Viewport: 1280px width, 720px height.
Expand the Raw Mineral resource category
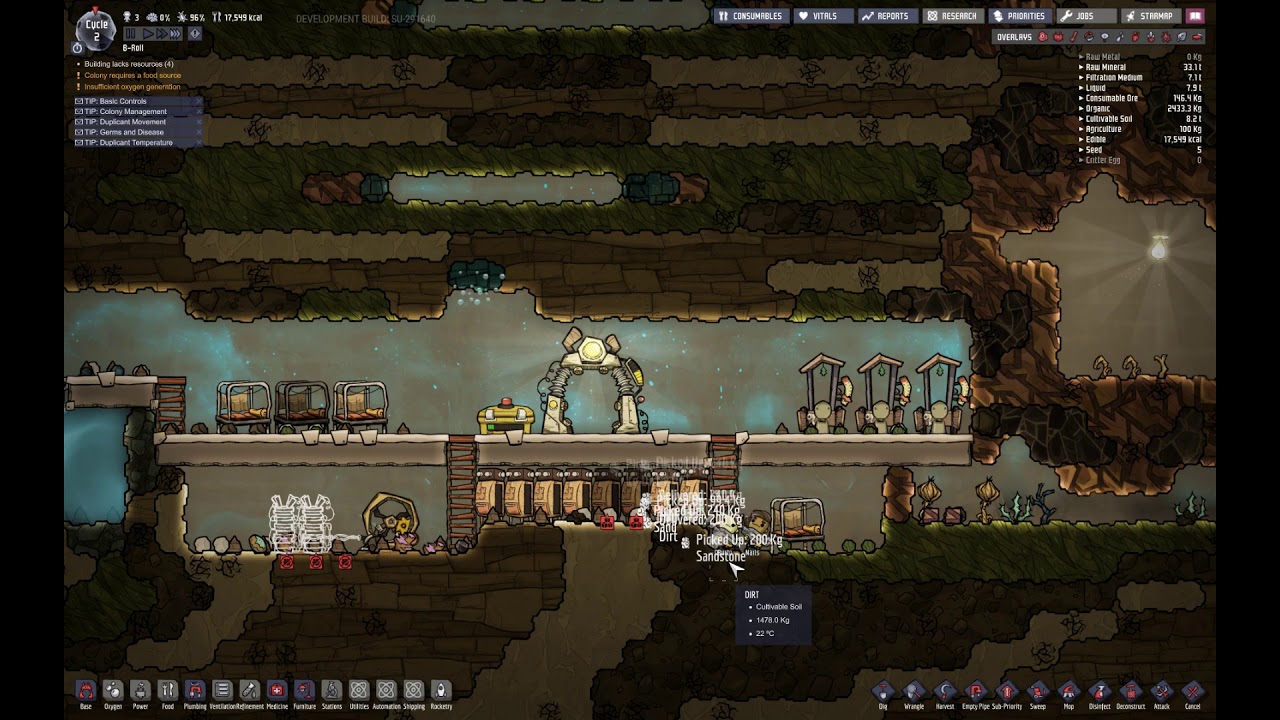[1105, 67]
